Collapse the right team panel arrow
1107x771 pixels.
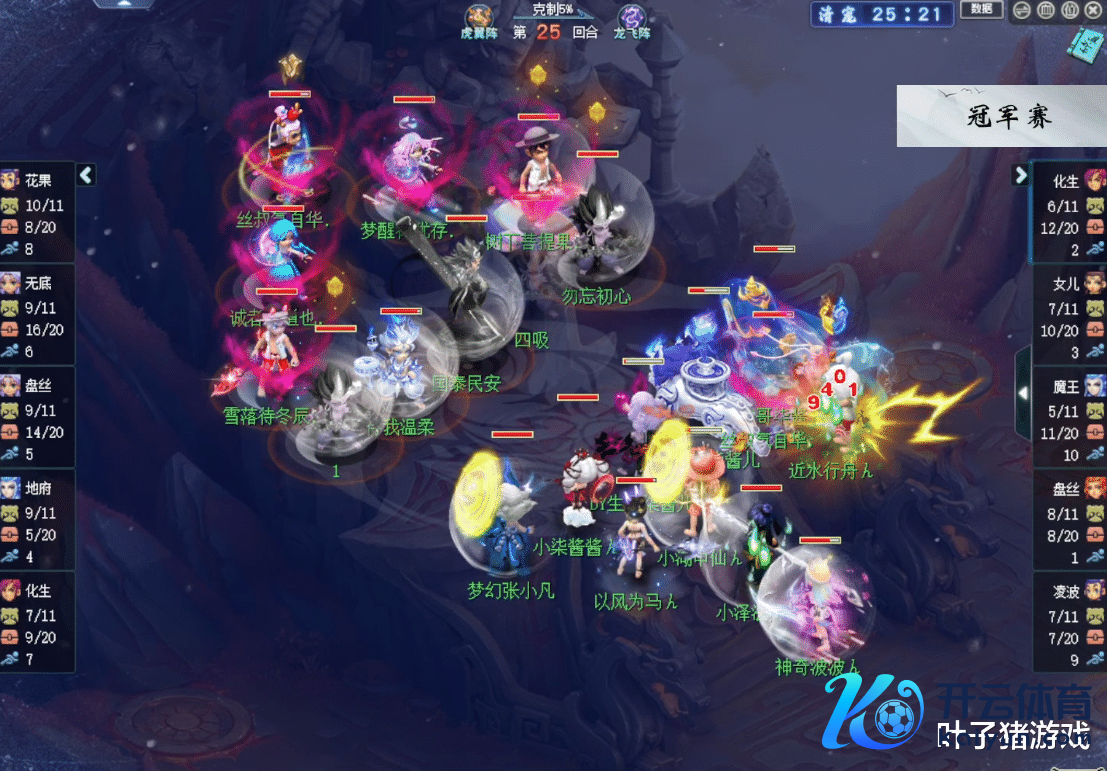[1021, 175]
